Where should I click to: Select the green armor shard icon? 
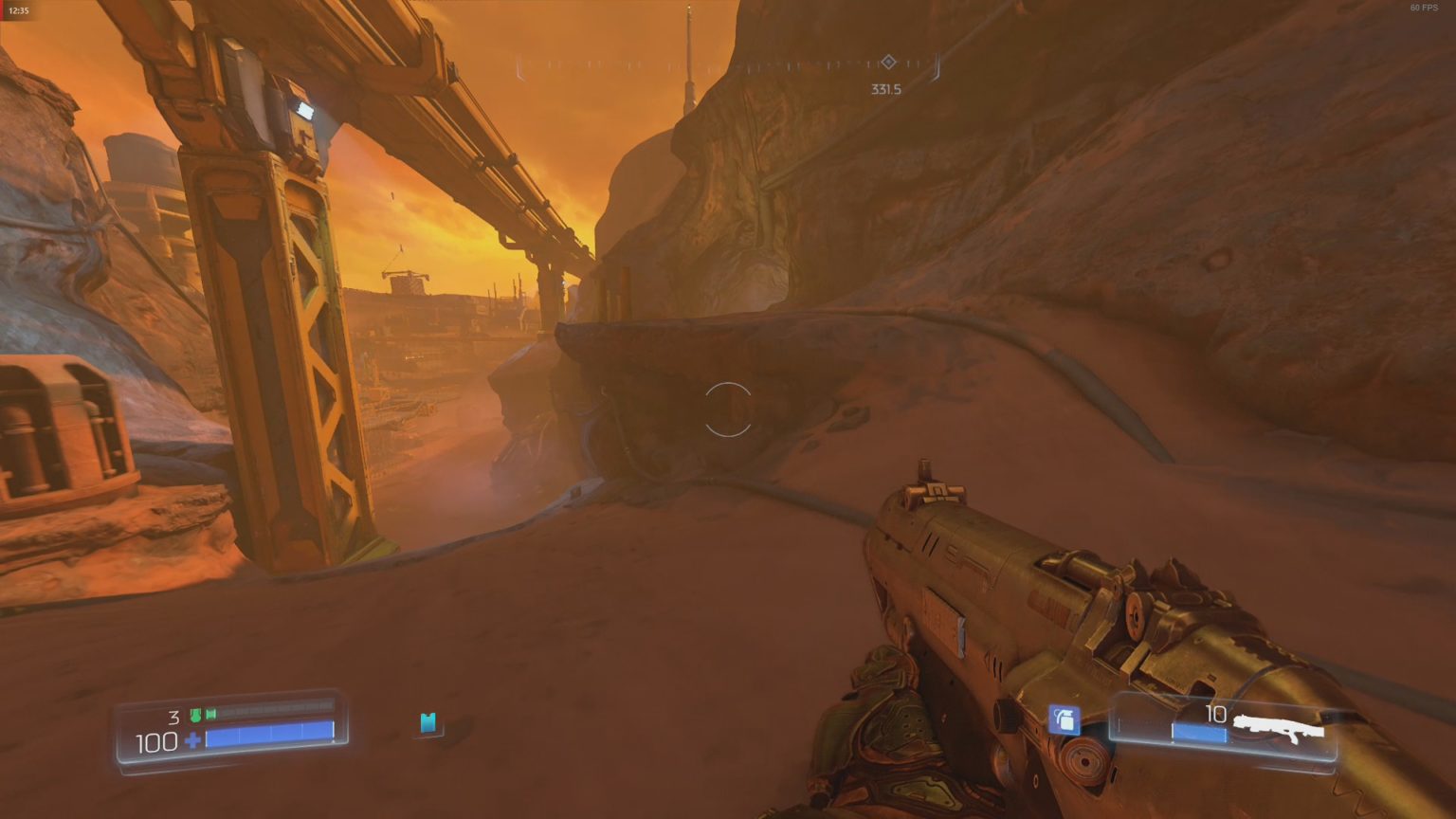(210, 715)
